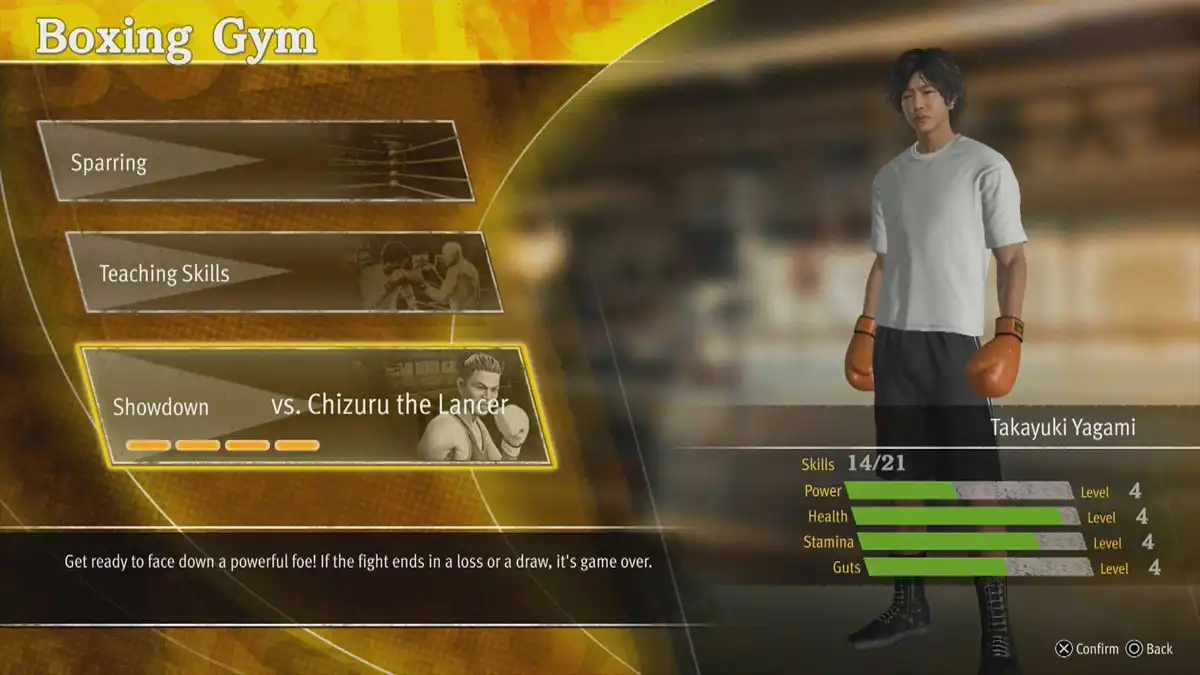Open the Teaching Skills option
1200x675 pixels.
(x=283, y=272)
